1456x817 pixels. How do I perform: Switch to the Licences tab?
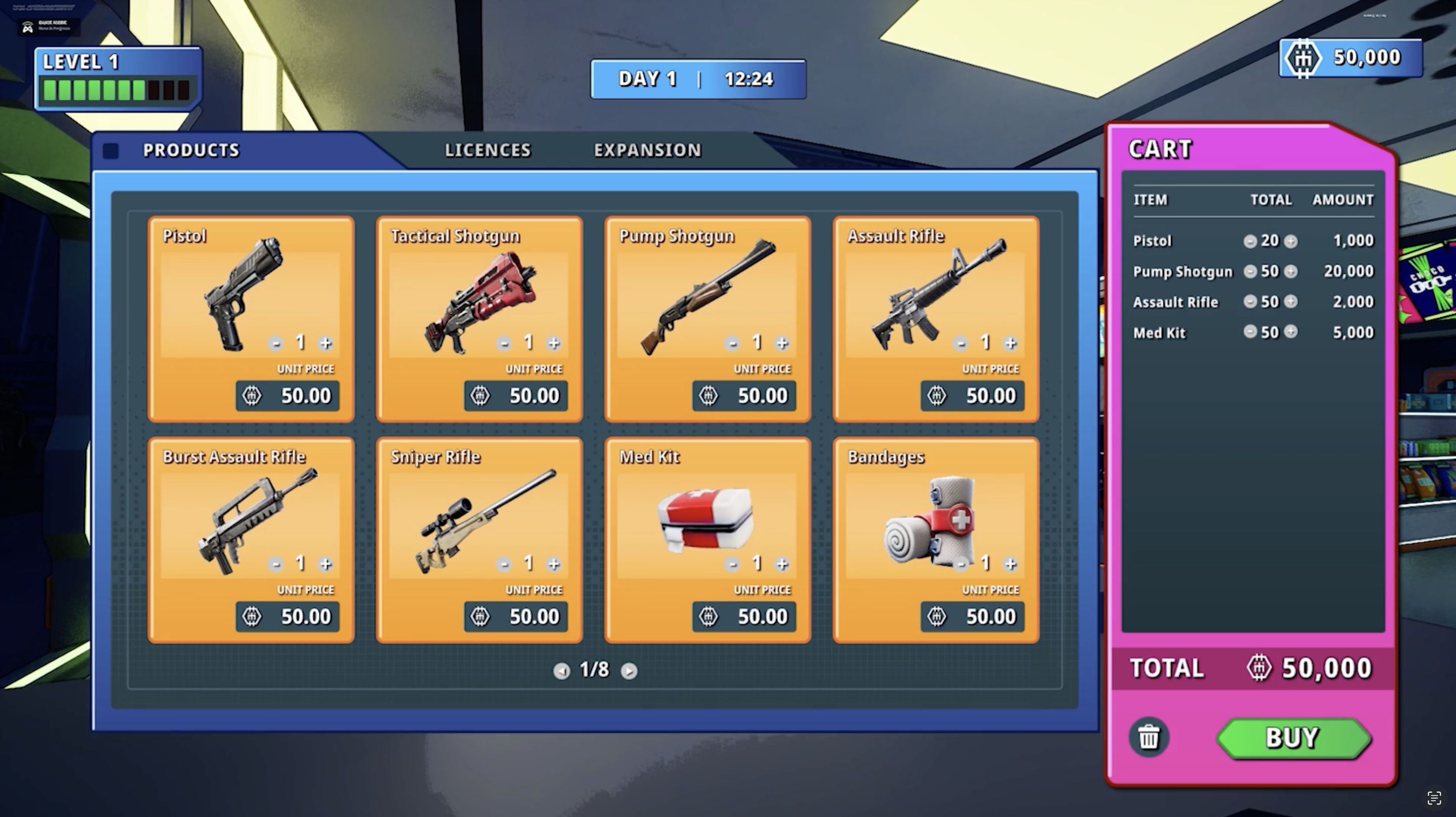point(487,150)
